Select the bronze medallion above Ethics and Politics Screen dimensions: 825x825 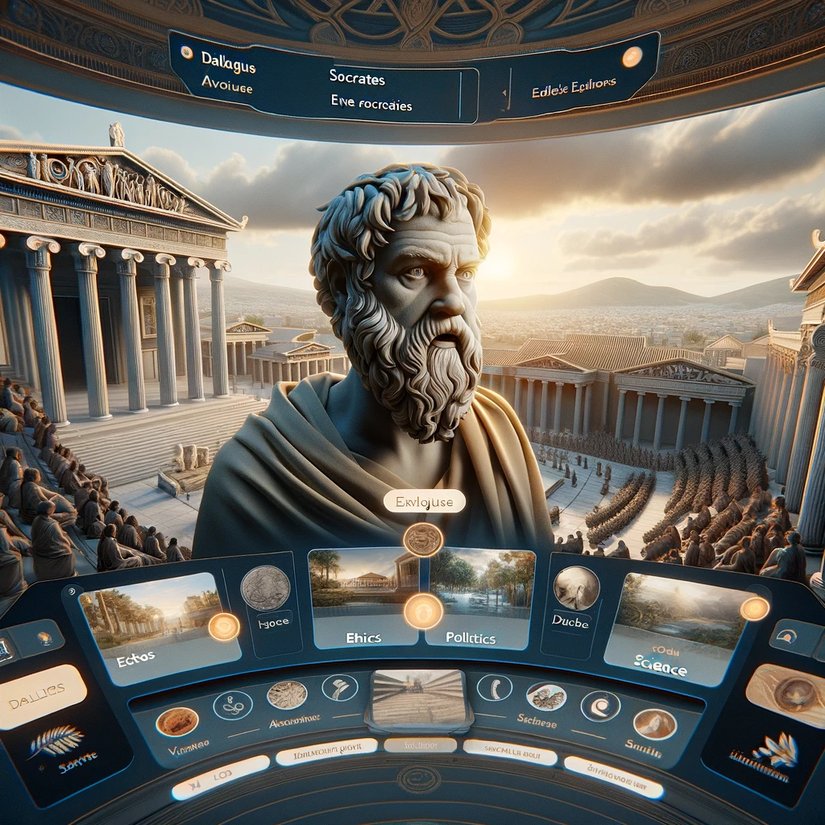[x=422, y=539]
